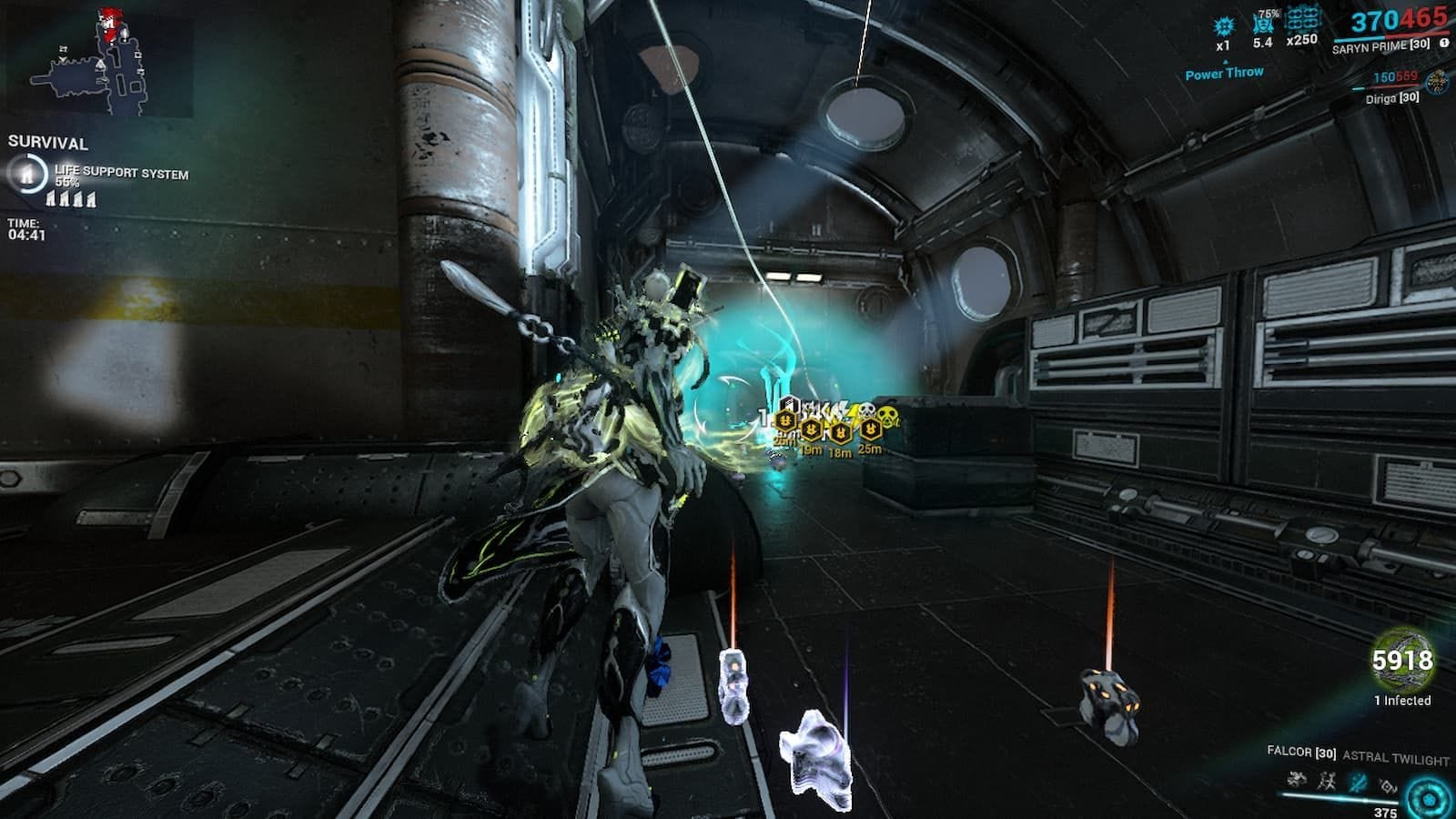Click the skull kill indicator icon
This screenshot has height=819, width=1456.
click(x=867, y=409)
